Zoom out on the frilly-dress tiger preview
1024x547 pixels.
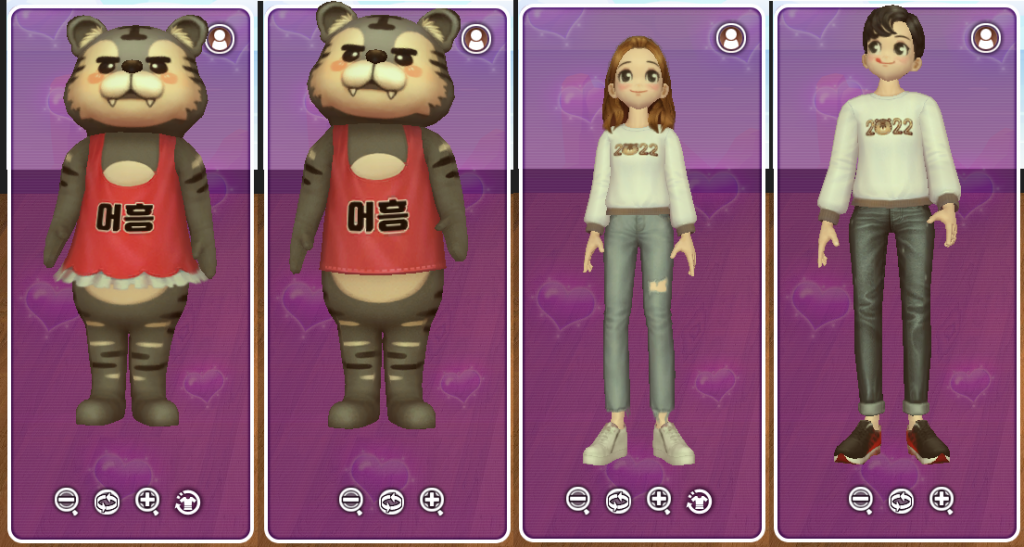66,501
